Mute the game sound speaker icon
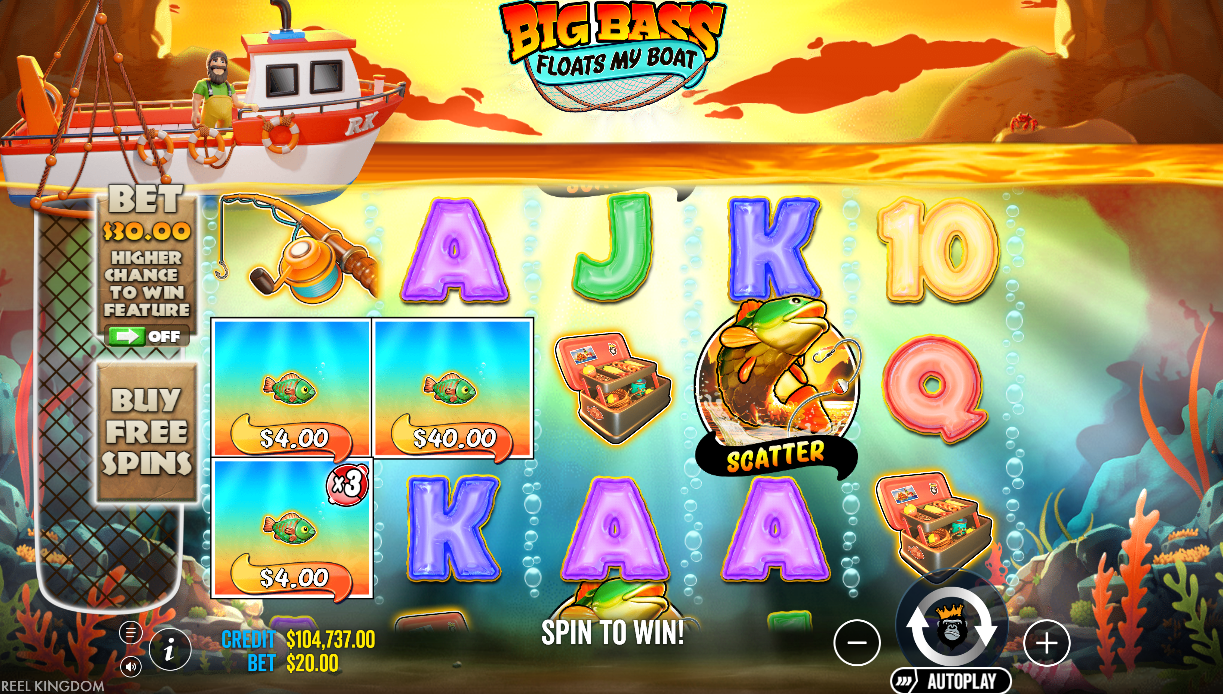This screenshot has width=1223, height=694. click(x=130, y=666)
